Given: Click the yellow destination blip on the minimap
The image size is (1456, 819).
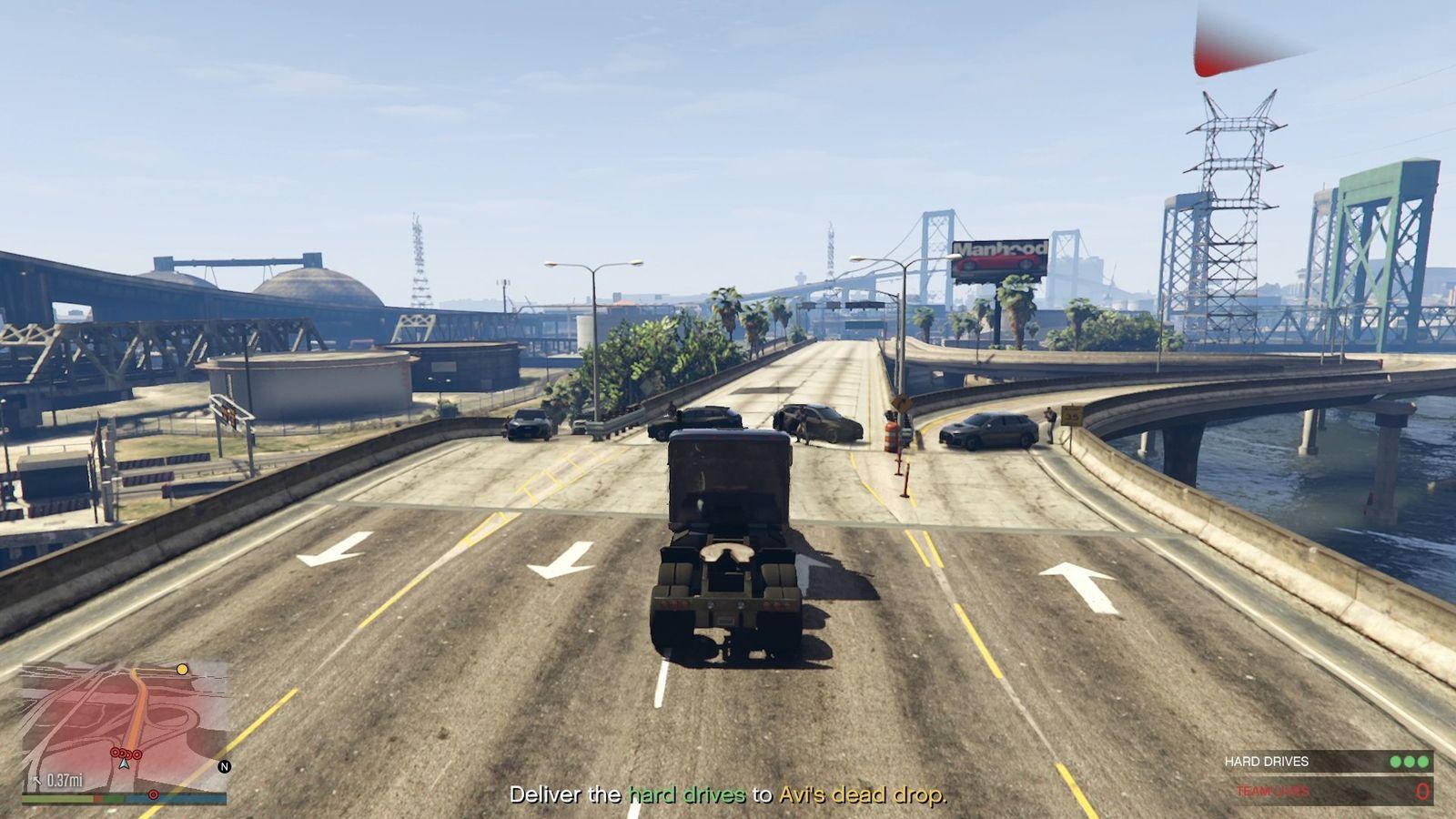Looking at the screenshot, I should click(x=182, y=669).
